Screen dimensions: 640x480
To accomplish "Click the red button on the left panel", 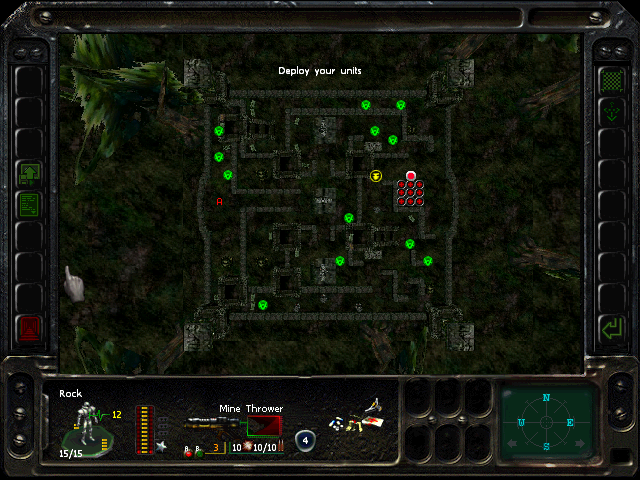I will (29, 327).
